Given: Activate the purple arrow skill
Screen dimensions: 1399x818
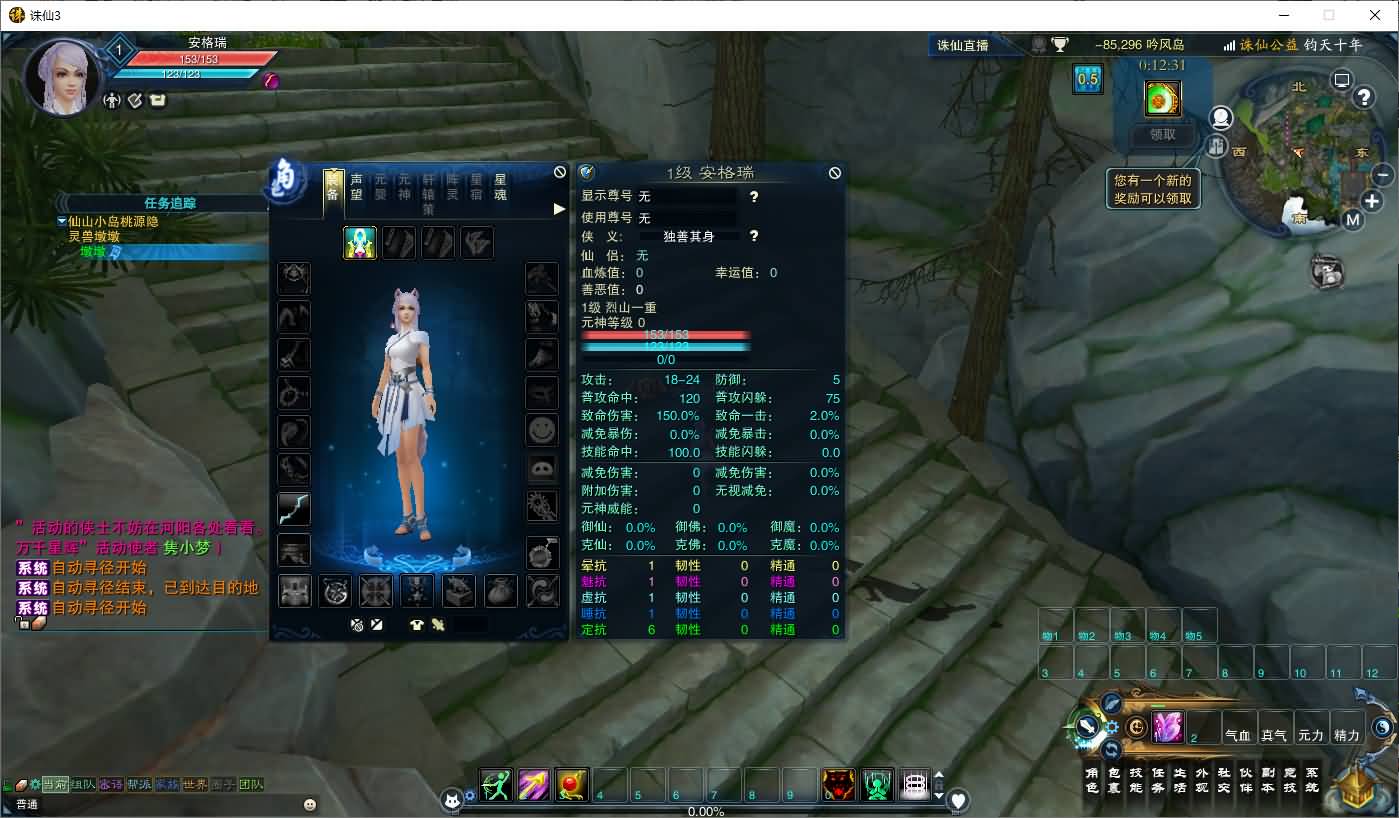Looking at the screenshot, I should coord(534,785).
